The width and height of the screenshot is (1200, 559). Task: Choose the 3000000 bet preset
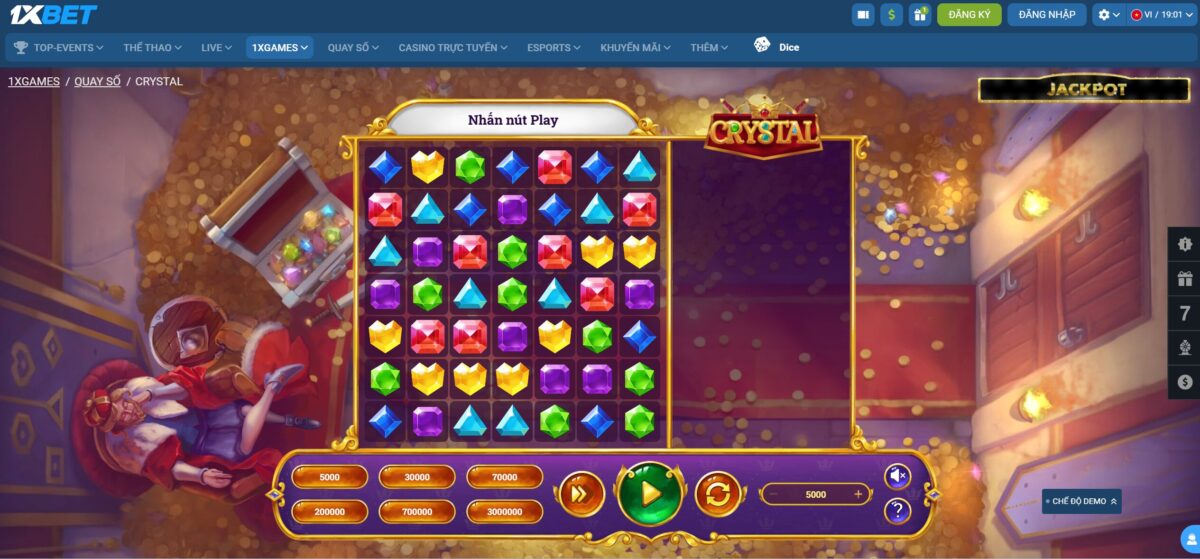504,512
